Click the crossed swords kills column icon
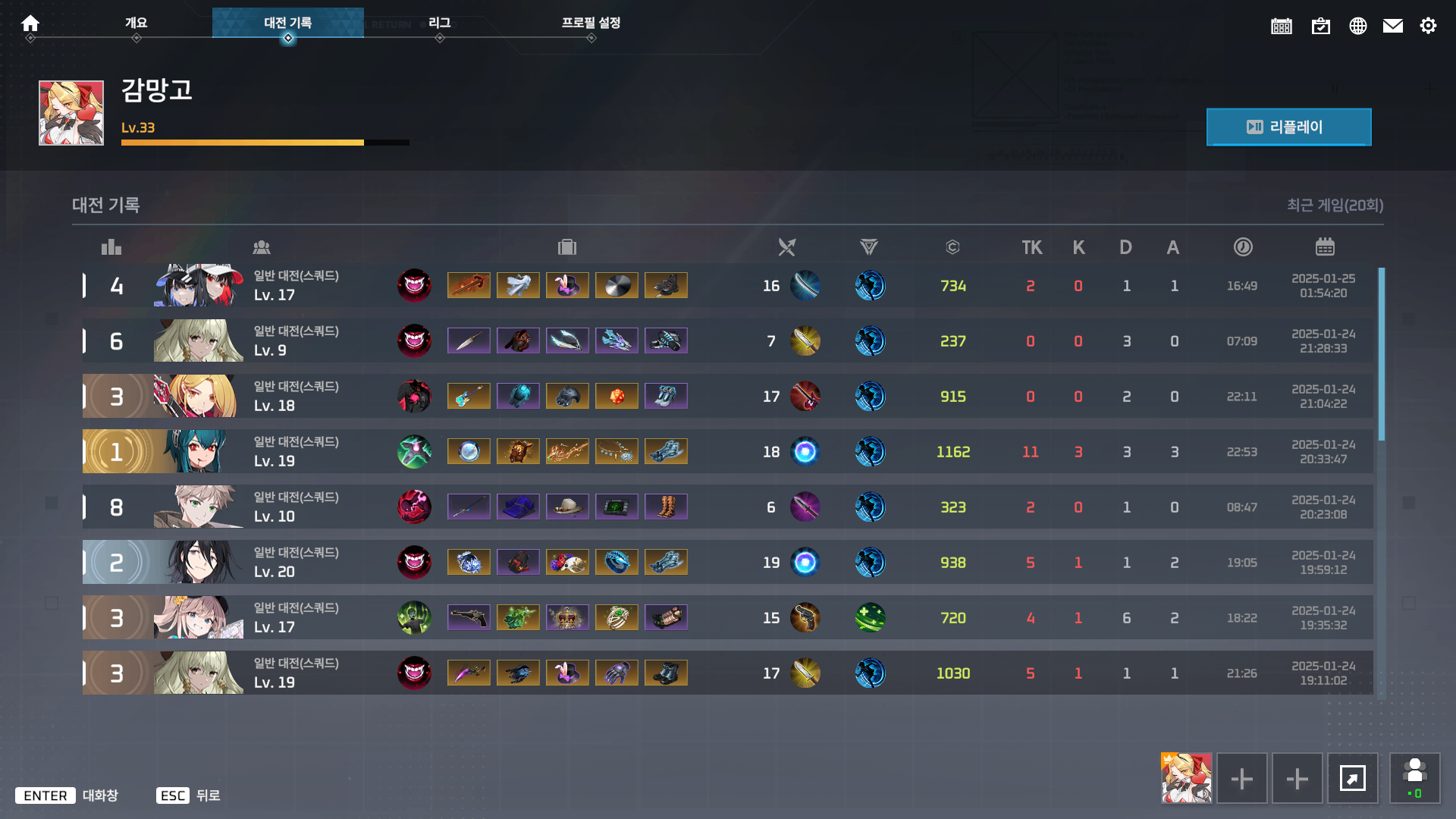The width and height of the screenshot is (1456, 819). click(x=786, y=246)
